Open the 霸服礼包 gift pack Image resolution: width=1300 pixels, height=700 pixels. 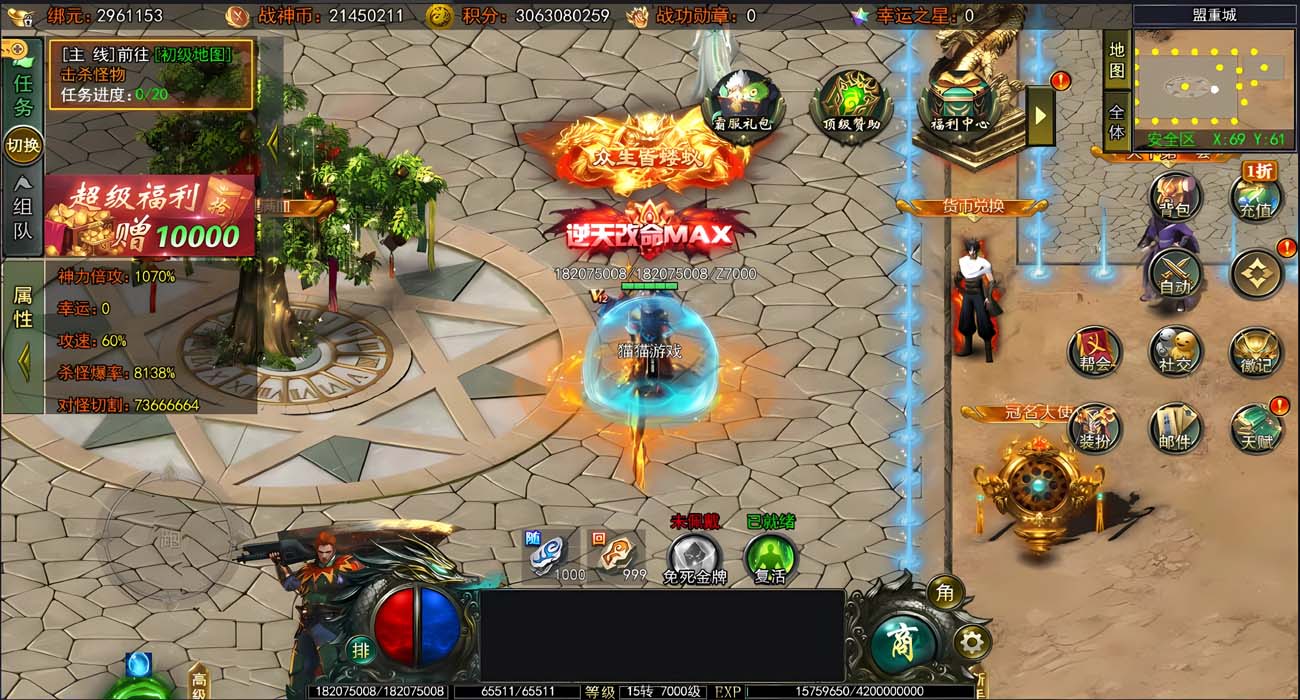click(x=742, y=103)
